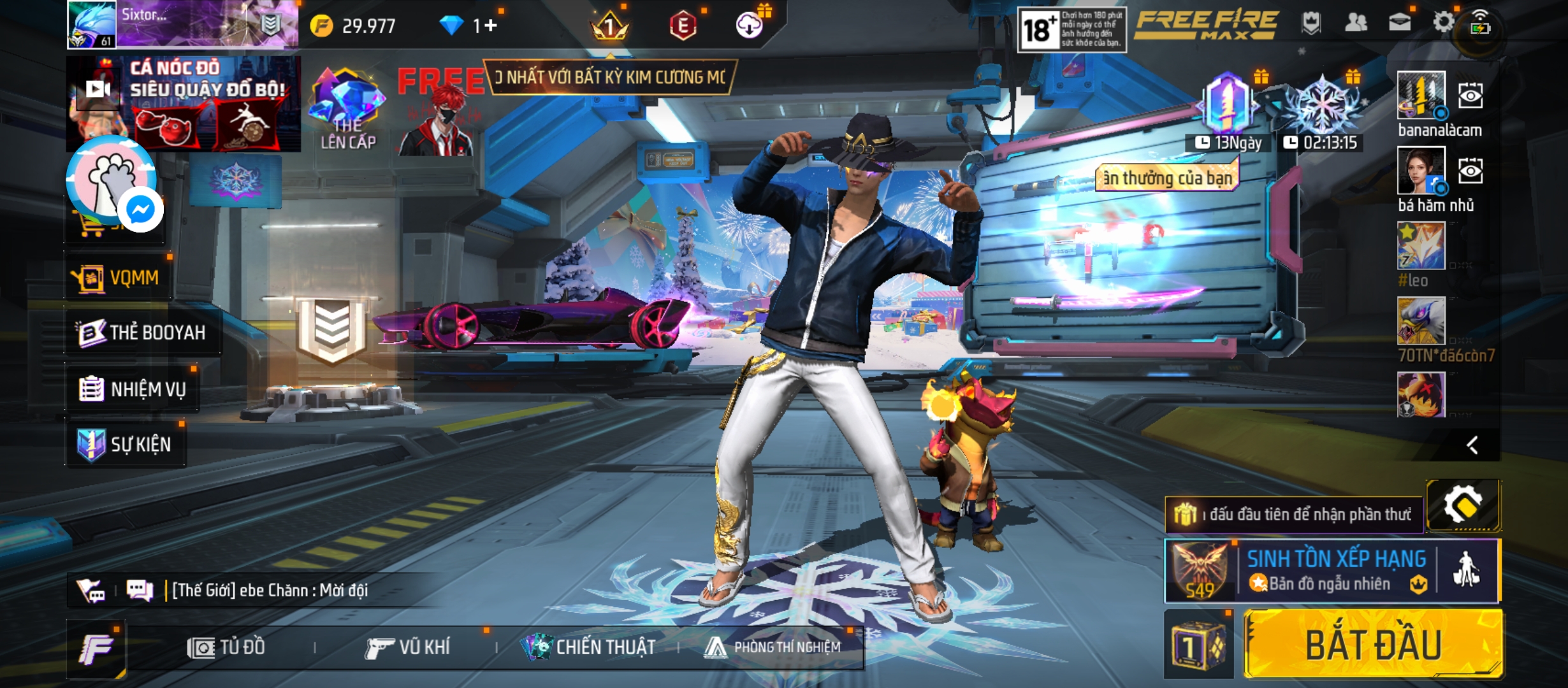Open the gear settings icon
The image size is (1568, 688).
[x=1443, y=23]
